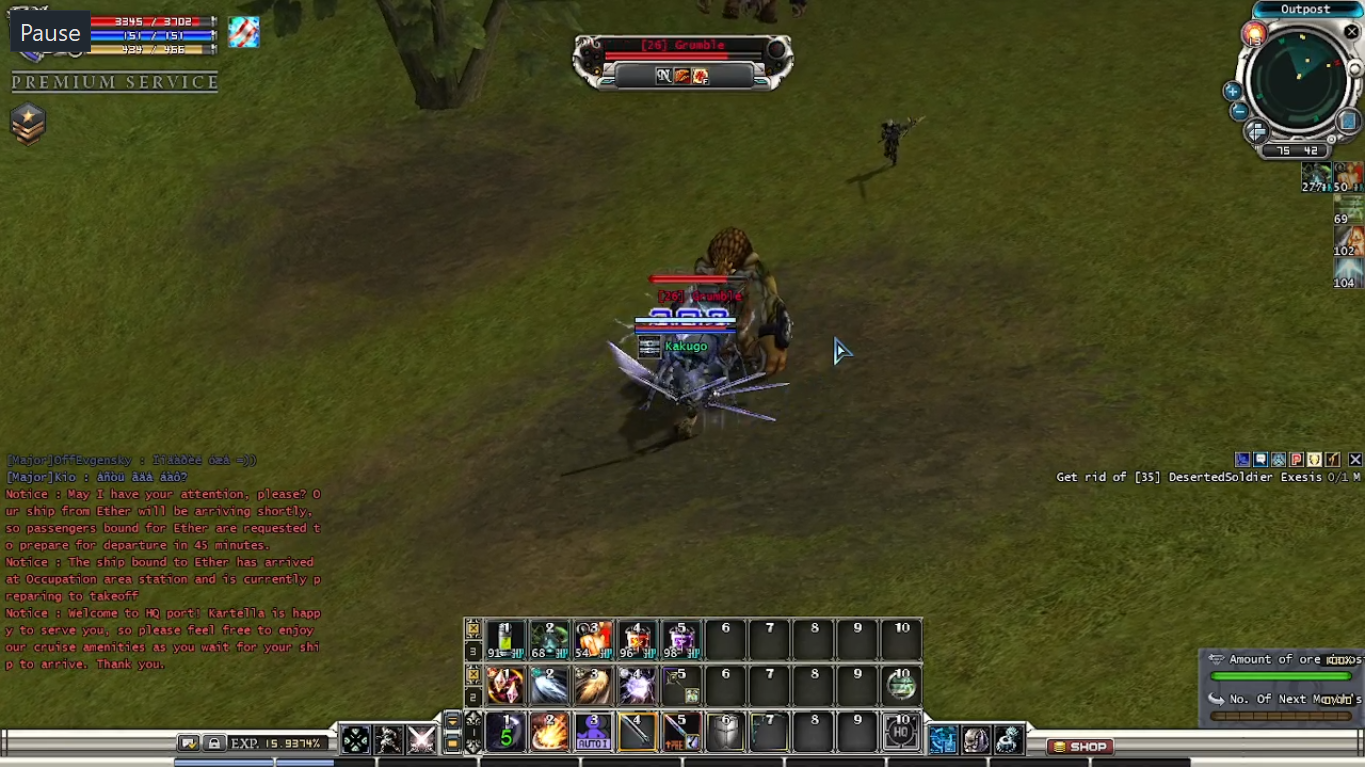Cast the white wing slash skill in middle row
The height and width of the screenshot is (767, 1365).
tap(549, 686)
